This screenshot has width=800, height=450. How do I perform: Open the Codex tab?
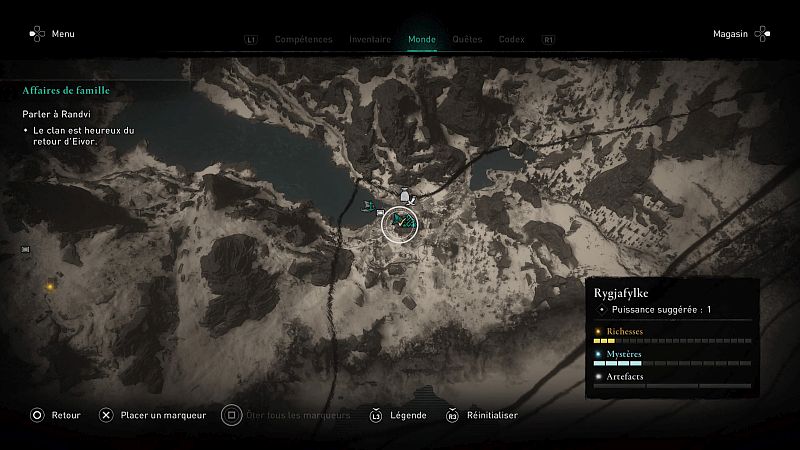click(511, 40)
